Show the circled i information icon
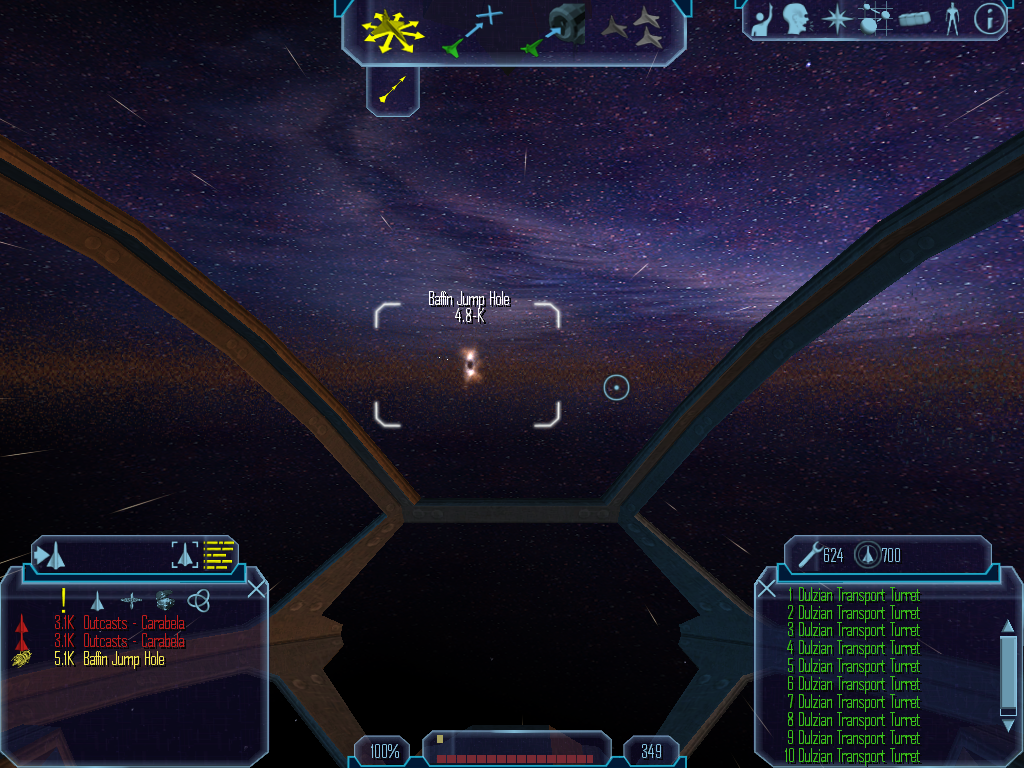Screen dimensions: 1024x768 [x=988, y=18]
